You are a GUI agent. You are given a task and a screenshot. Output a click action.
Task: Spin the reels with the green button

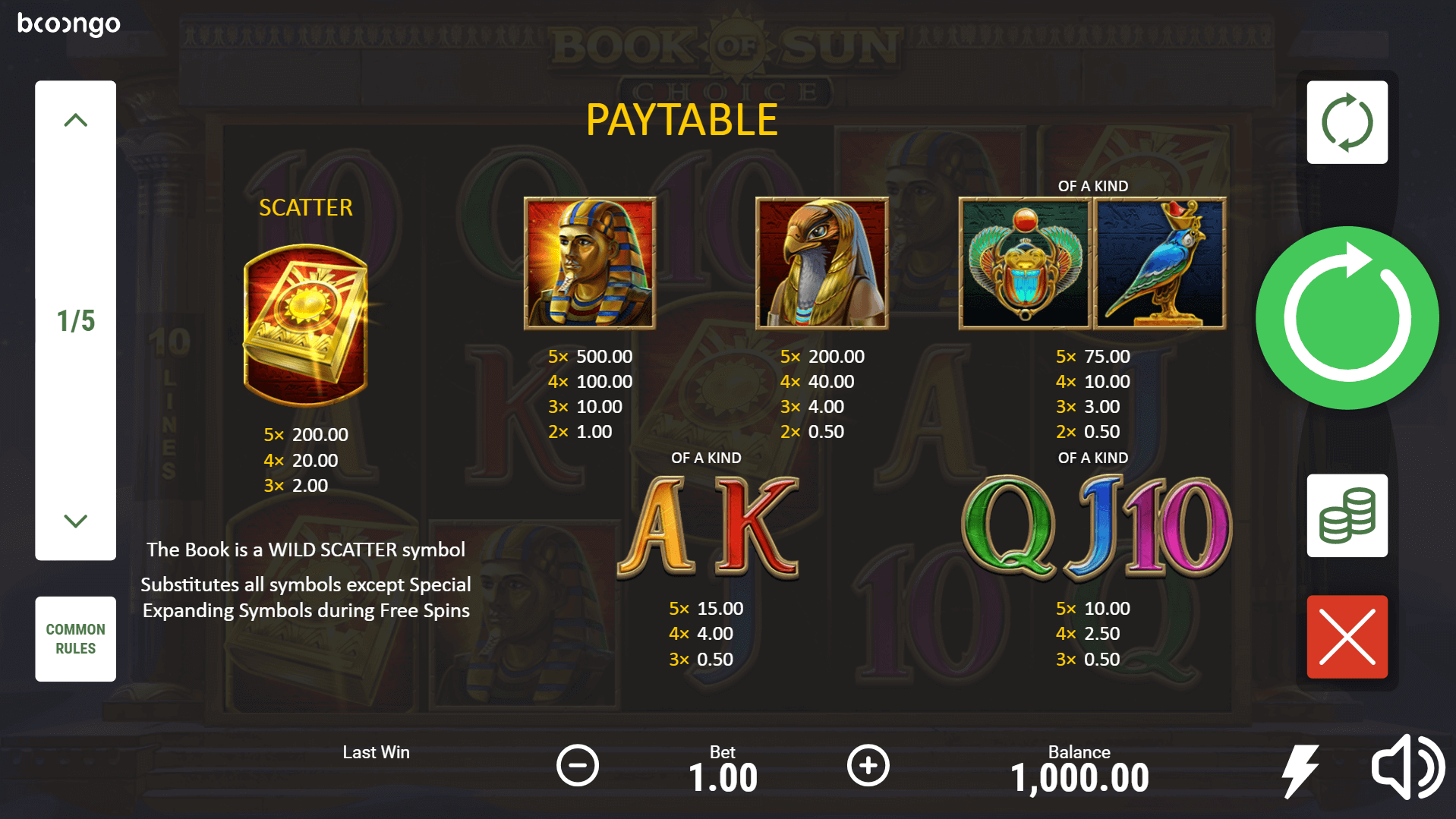tap(1347, 318)
